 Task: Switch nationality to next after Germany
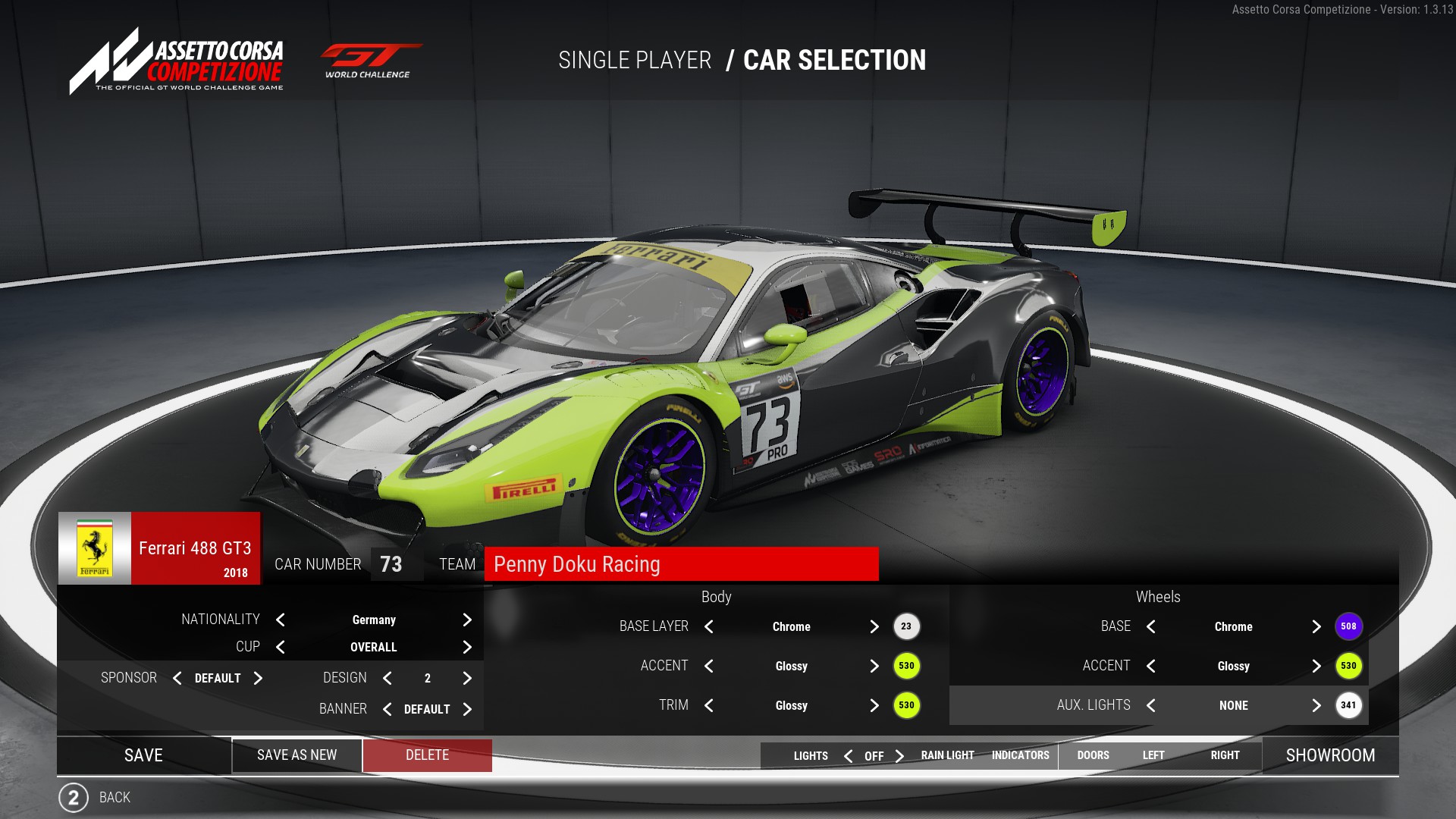point(467,620)
